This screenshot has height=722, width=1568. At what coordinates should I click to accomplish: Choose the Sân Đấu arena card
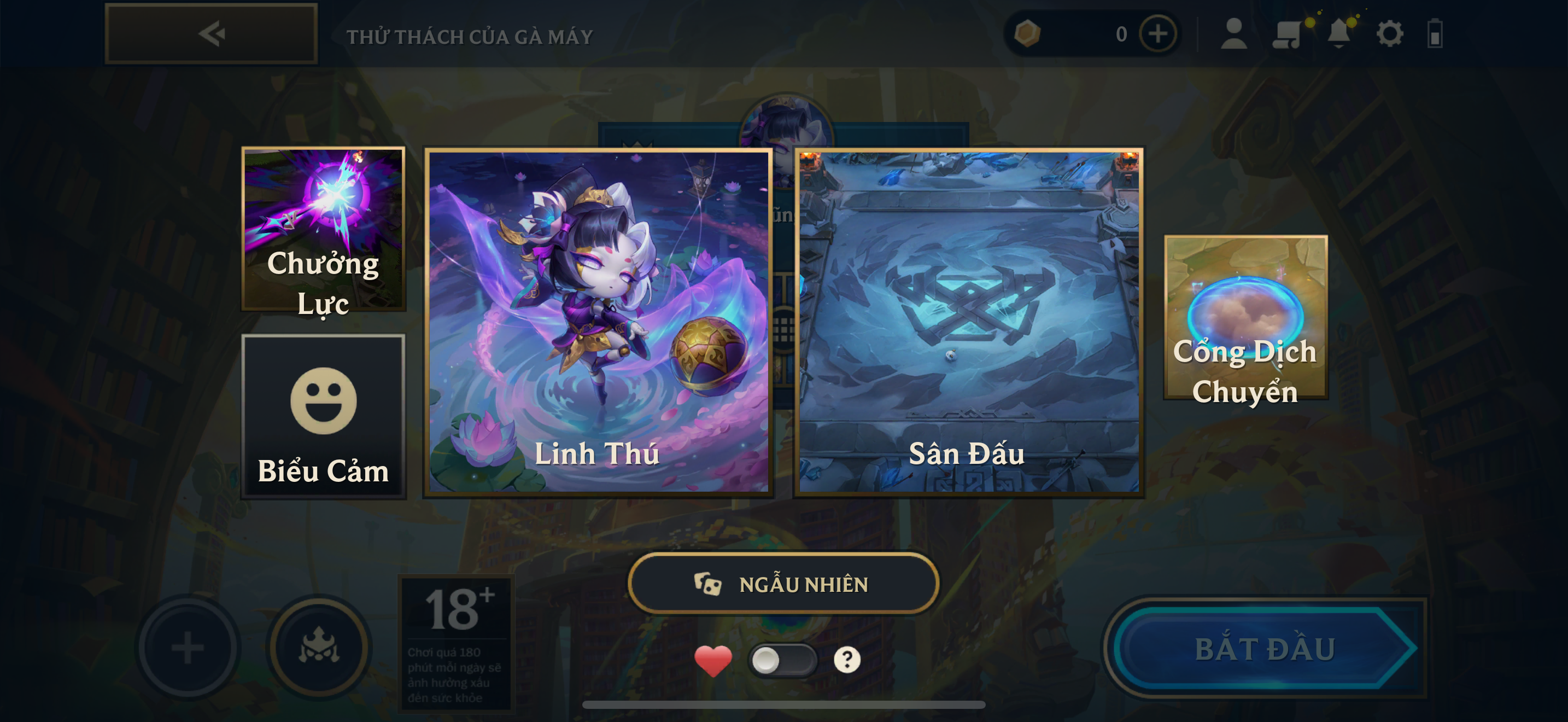(x=968, y=322)
